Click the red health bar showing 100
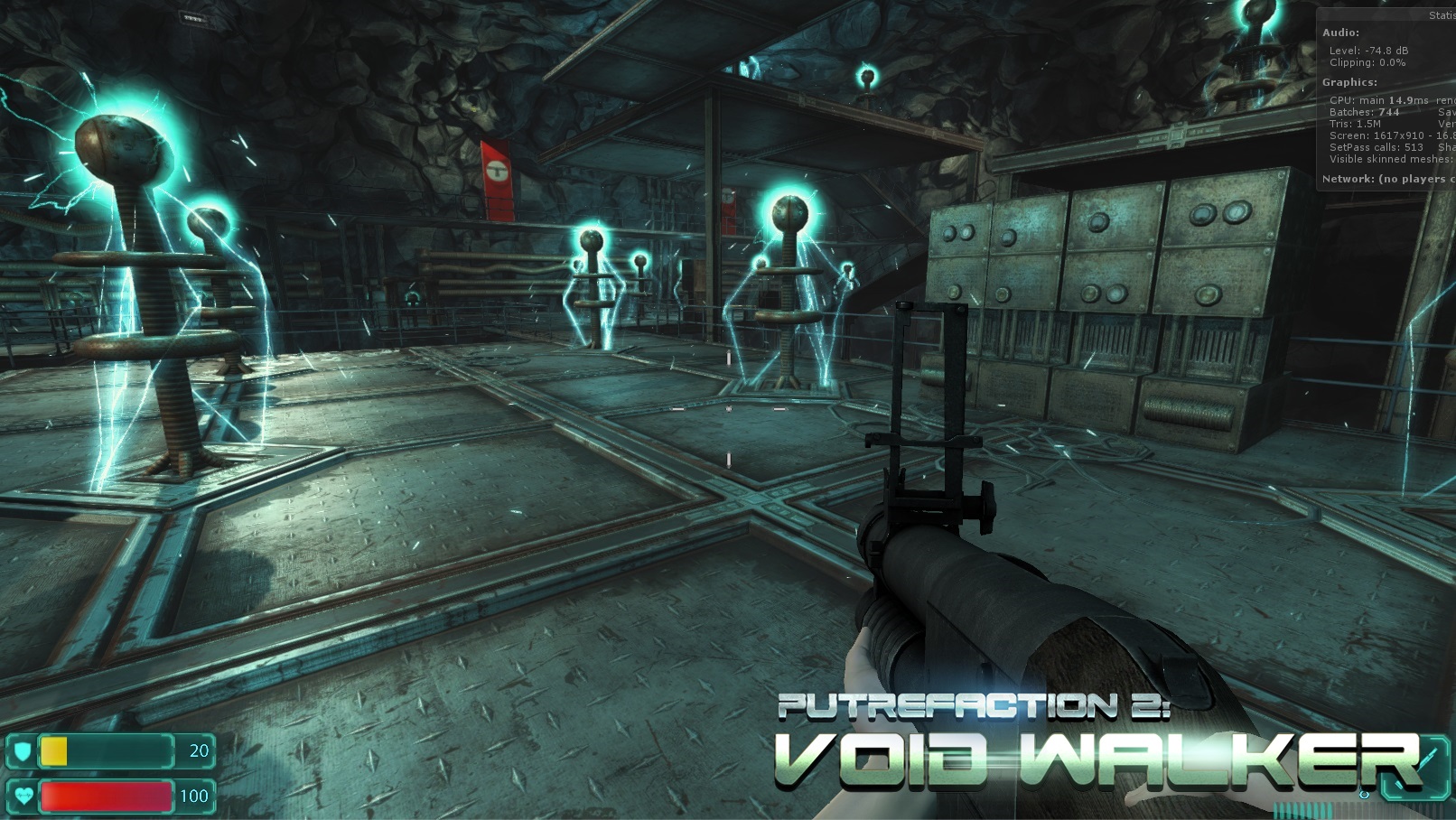 [x=108, y=797]
